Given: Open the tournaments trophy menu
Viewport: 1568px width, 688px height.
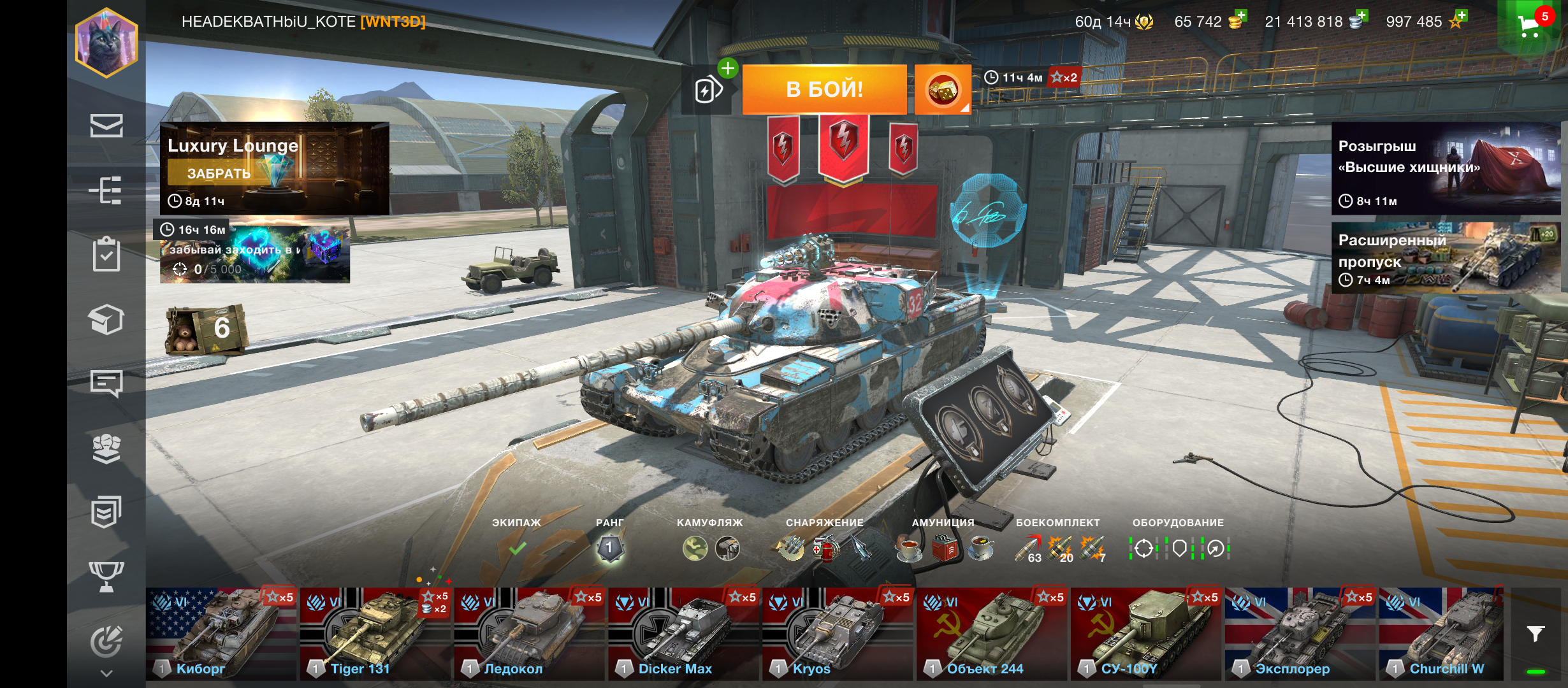Looking at the screenshot, I should coord(106,576).
